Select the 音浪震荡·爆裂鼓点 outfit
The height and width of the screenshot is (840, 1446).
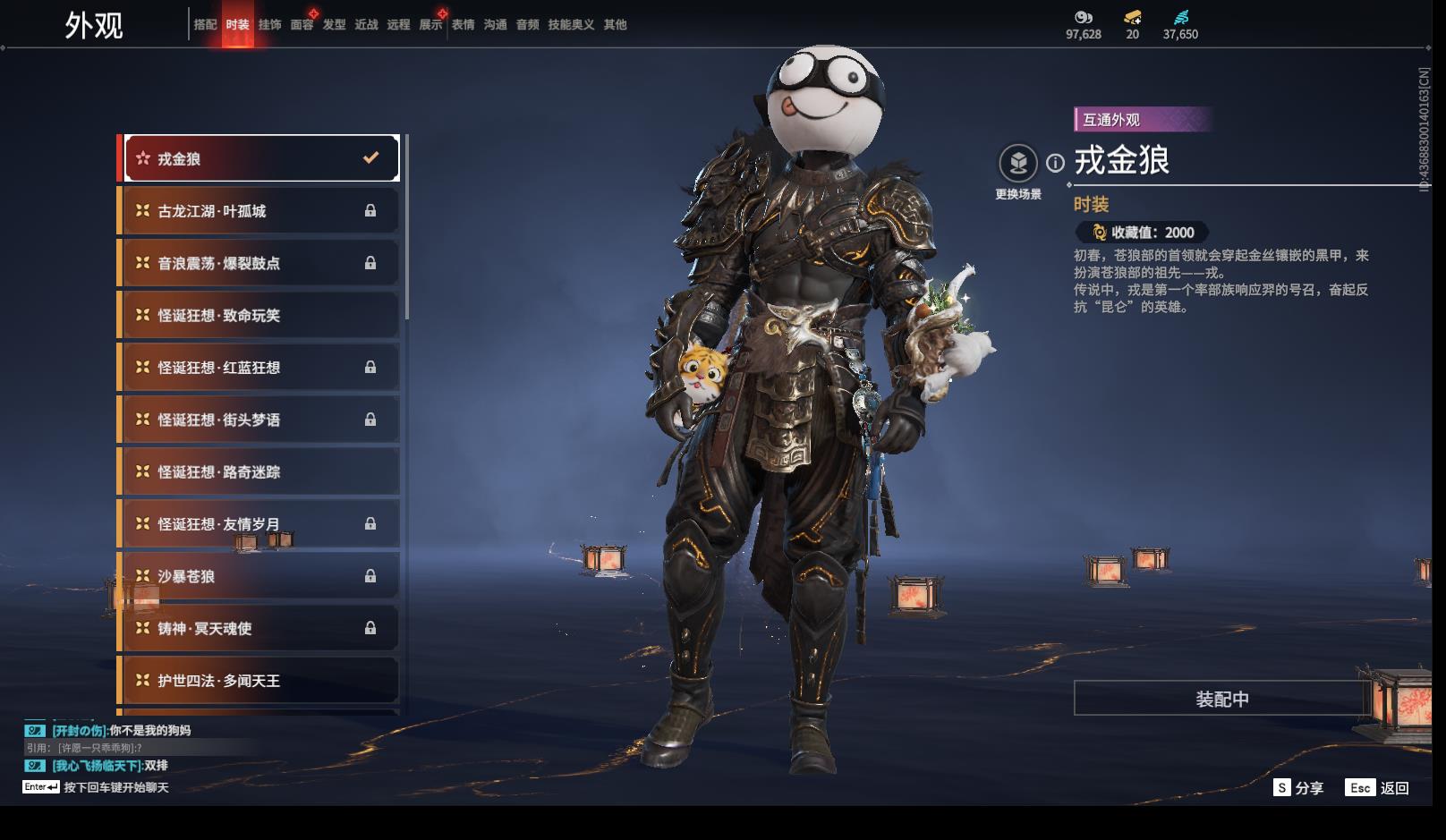260,263
